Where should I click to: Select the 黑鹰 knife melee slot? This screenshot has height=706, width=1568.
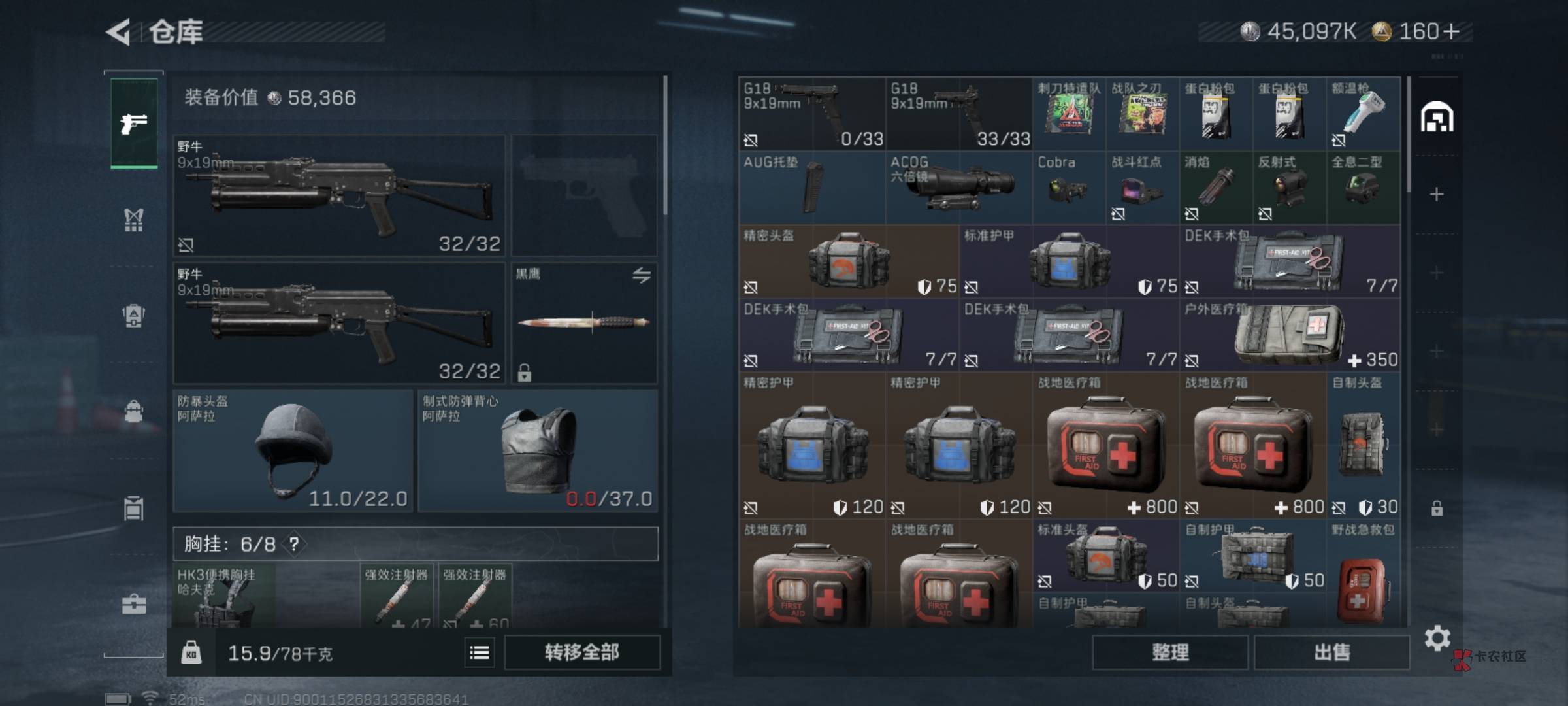click(x=584, y=323)
